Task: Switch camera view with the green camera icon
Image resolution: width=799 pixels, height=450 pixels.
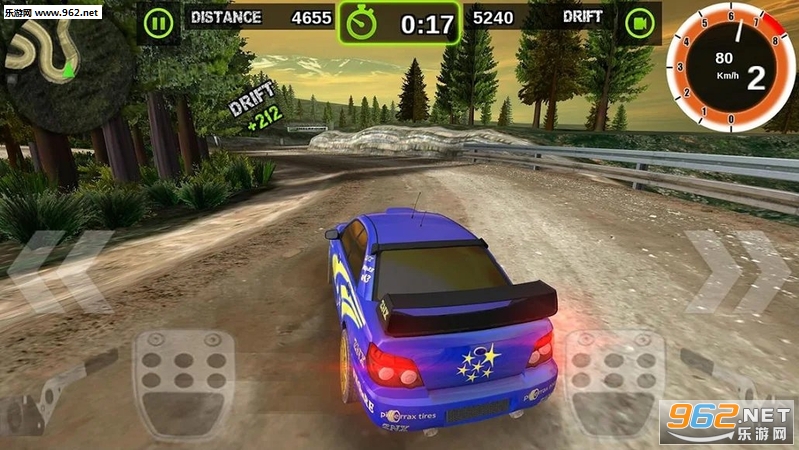Action: (x=638, y=21)
